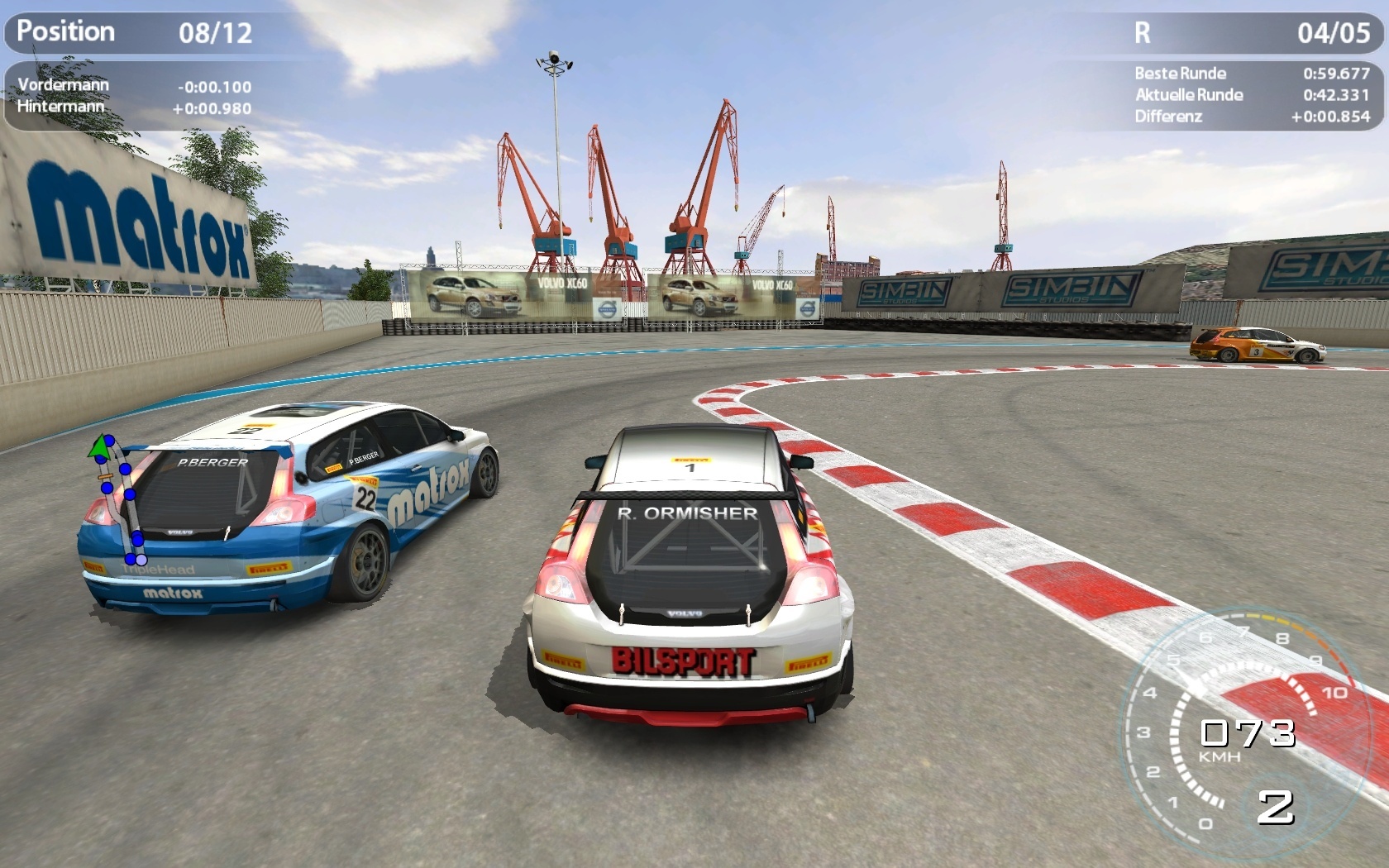Image resolution: width=1389 pixels, height=868 pixels.
Task: Click the green position arrow on track map
Action: (102, 449)
